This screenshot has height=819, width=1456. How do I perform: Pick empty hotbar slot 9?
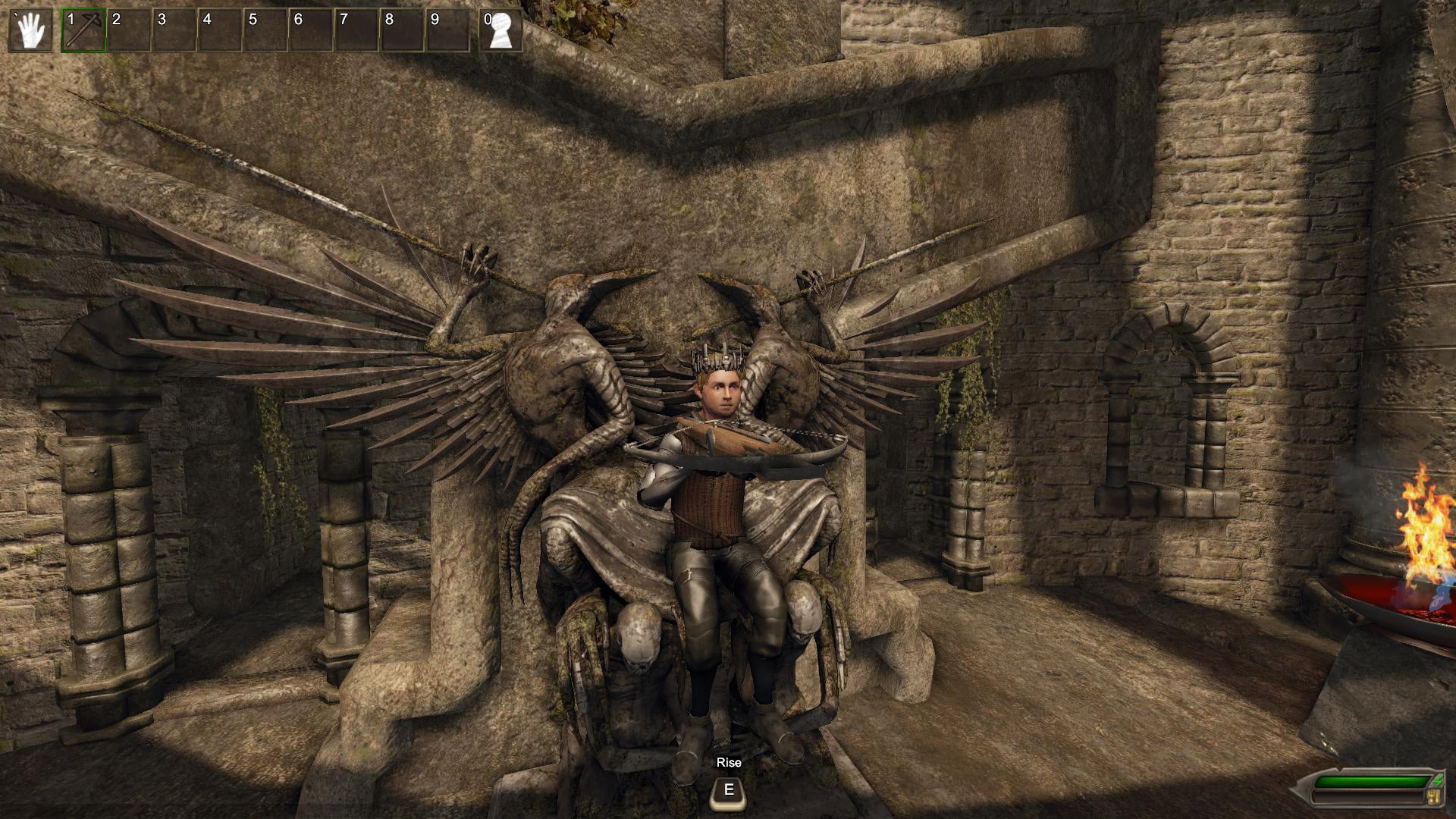point(447,30)
